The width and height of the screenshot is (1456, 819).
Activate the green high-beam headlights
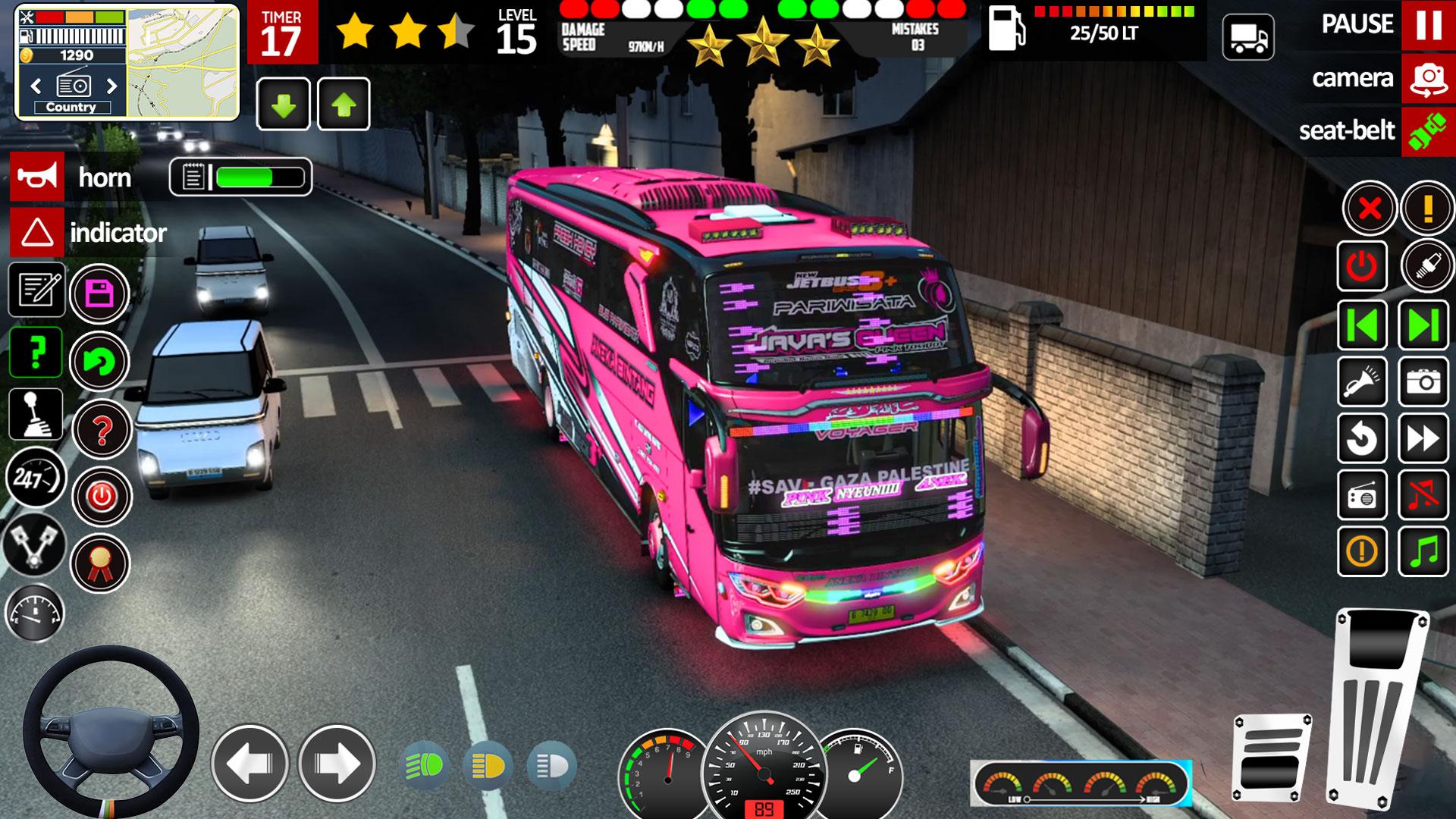424,766
